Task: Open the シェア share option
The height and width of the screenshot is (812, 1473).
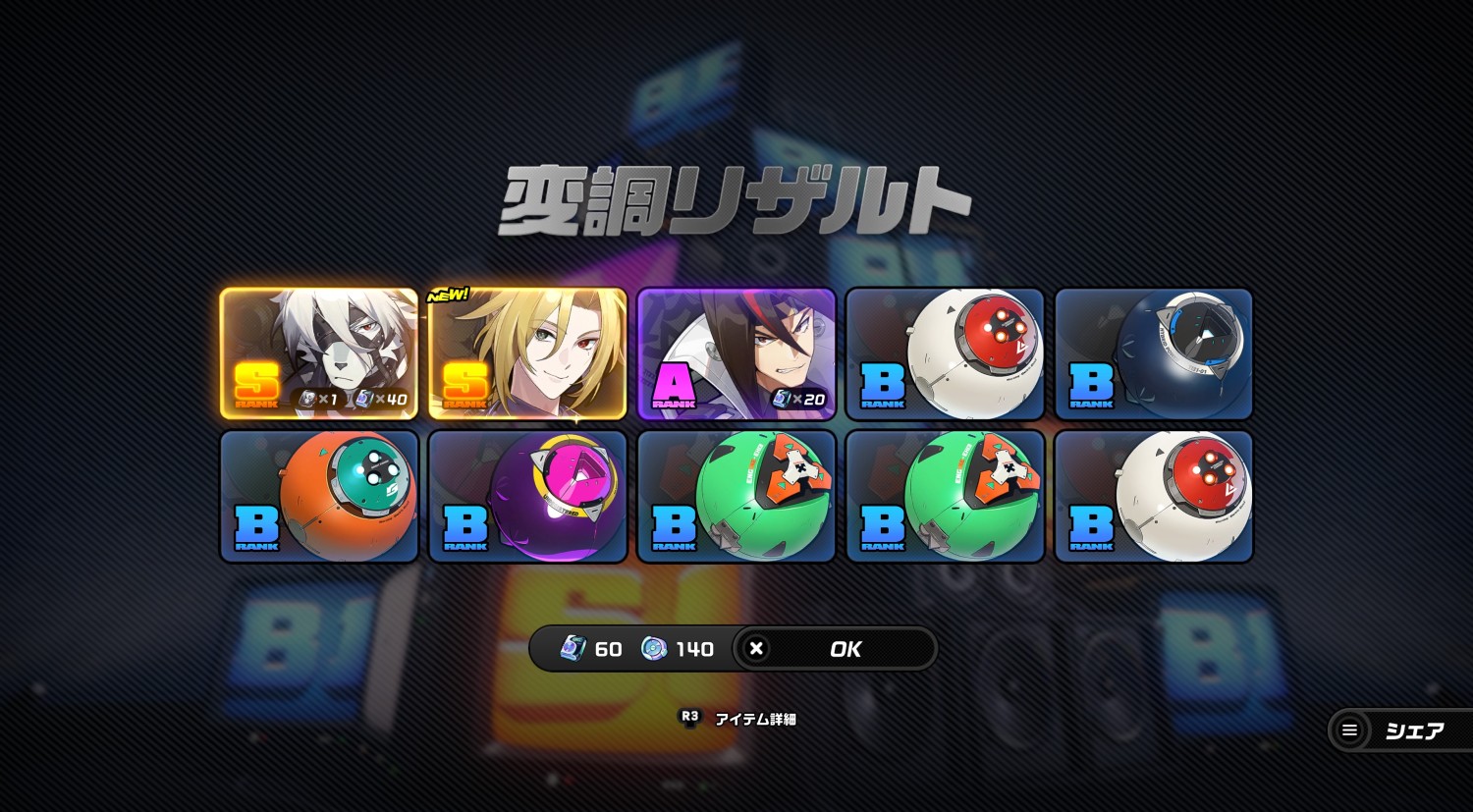Action: coord(1398,731)
